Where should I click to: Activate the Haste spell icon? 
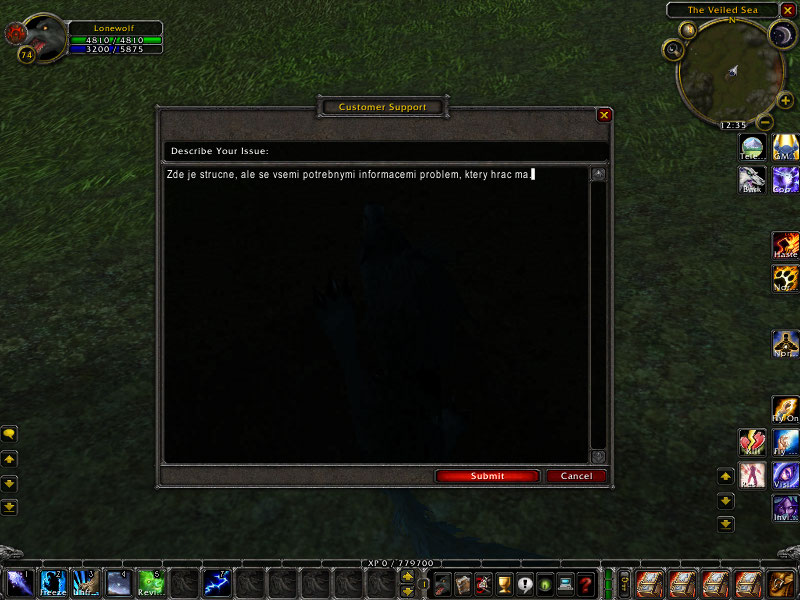click(x=785, y=246)
